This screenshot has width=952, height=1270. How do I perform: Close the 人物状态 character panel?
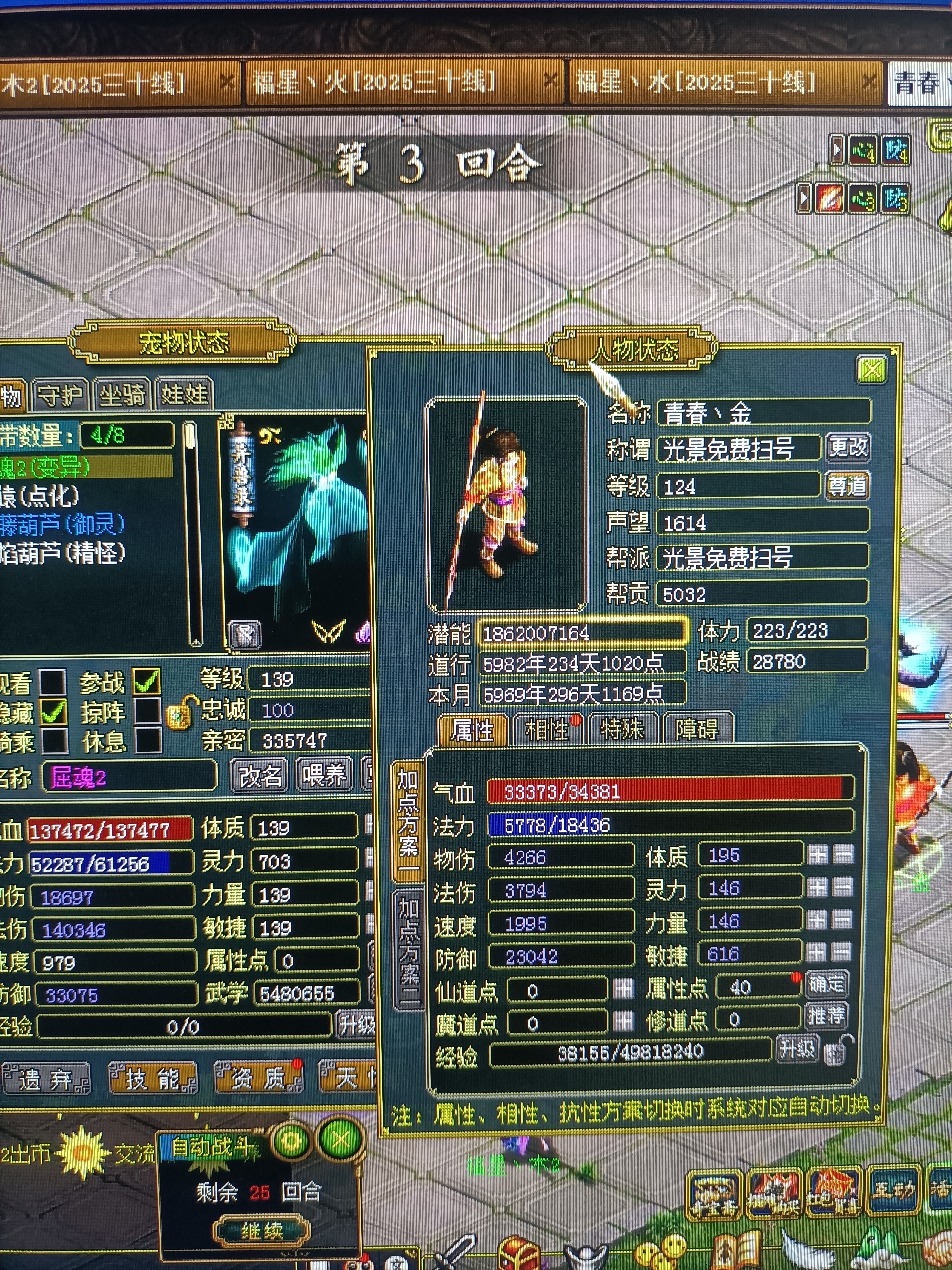871,369
